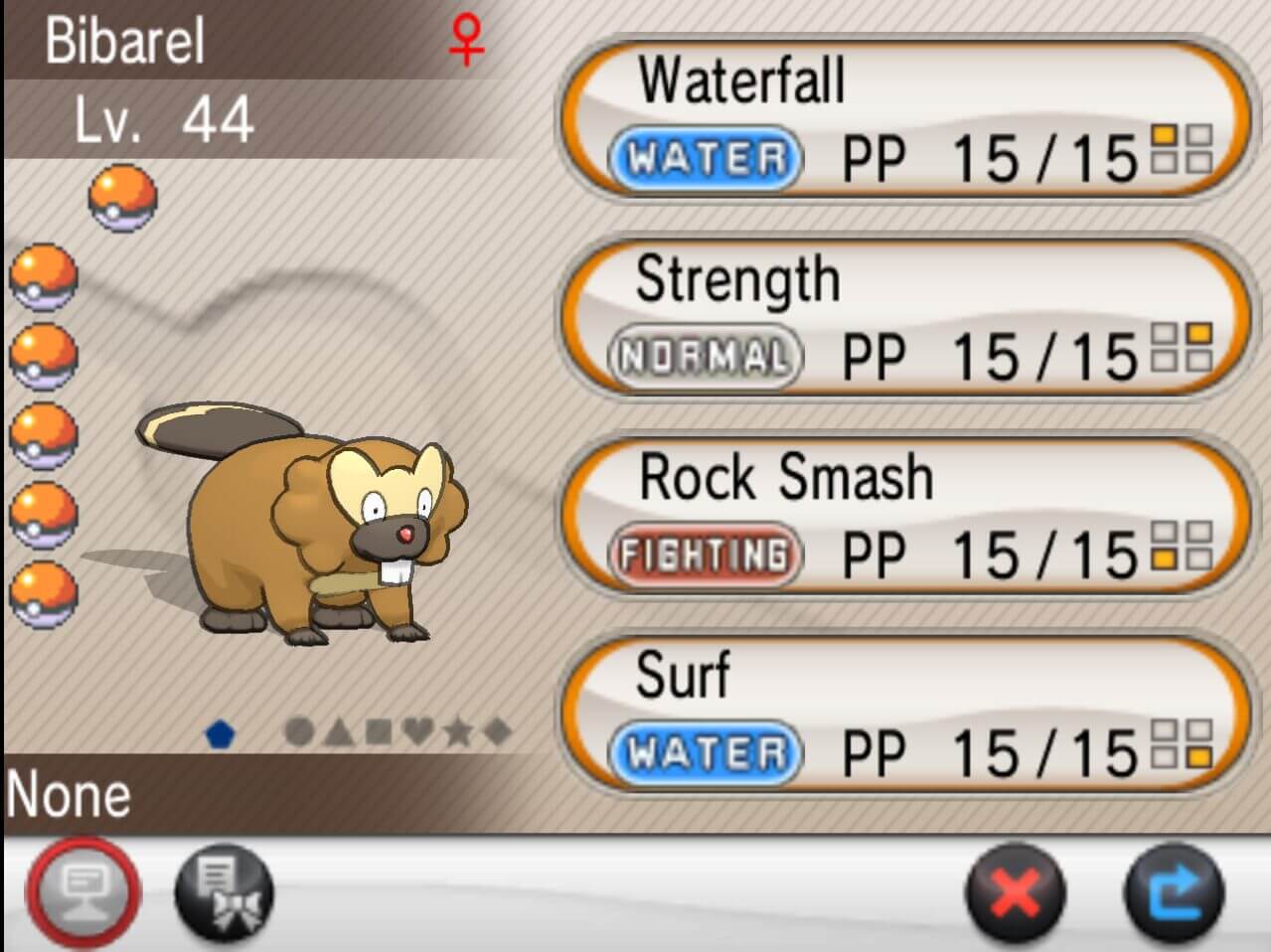Select the Surf move
This screenshot has height=952, width=1271.
coord(904,714)
